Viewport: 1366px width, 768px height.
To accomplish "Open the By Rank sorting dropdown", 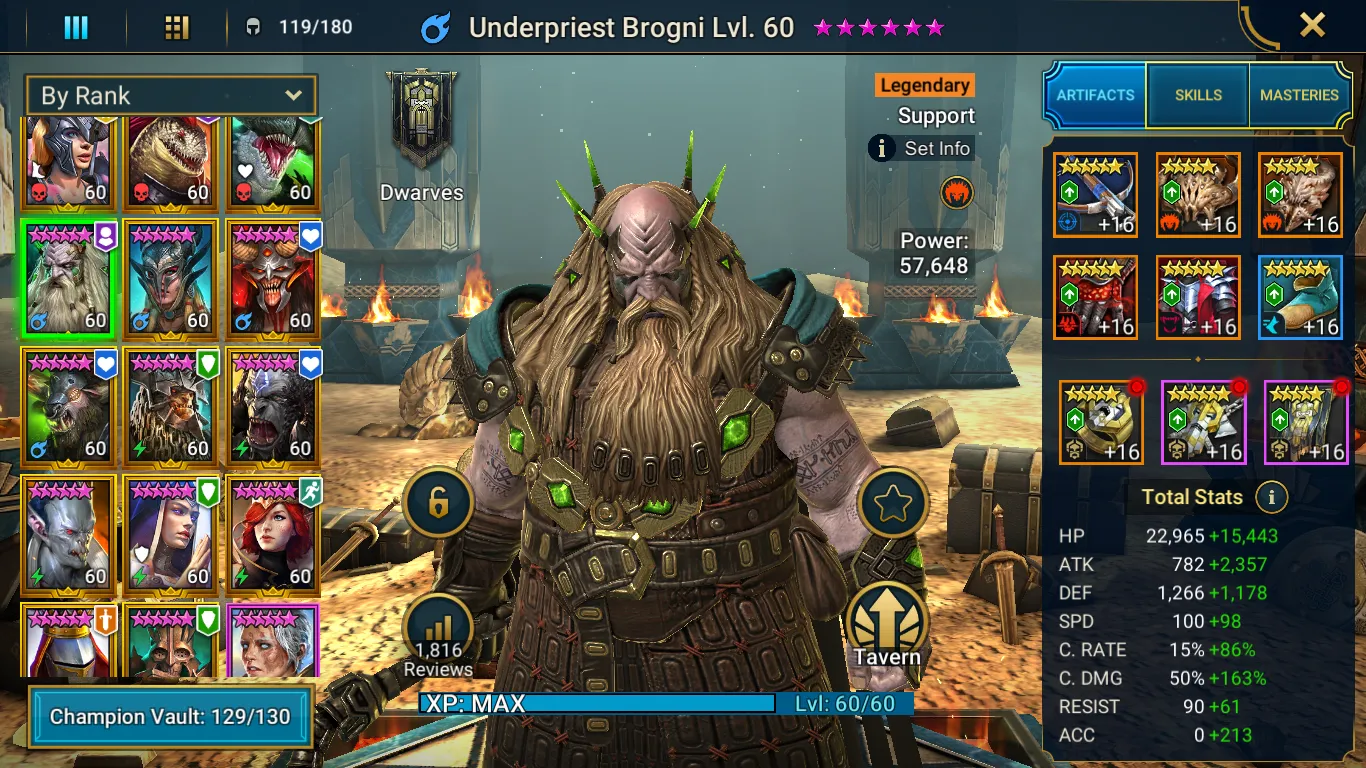I will [171, 96].
